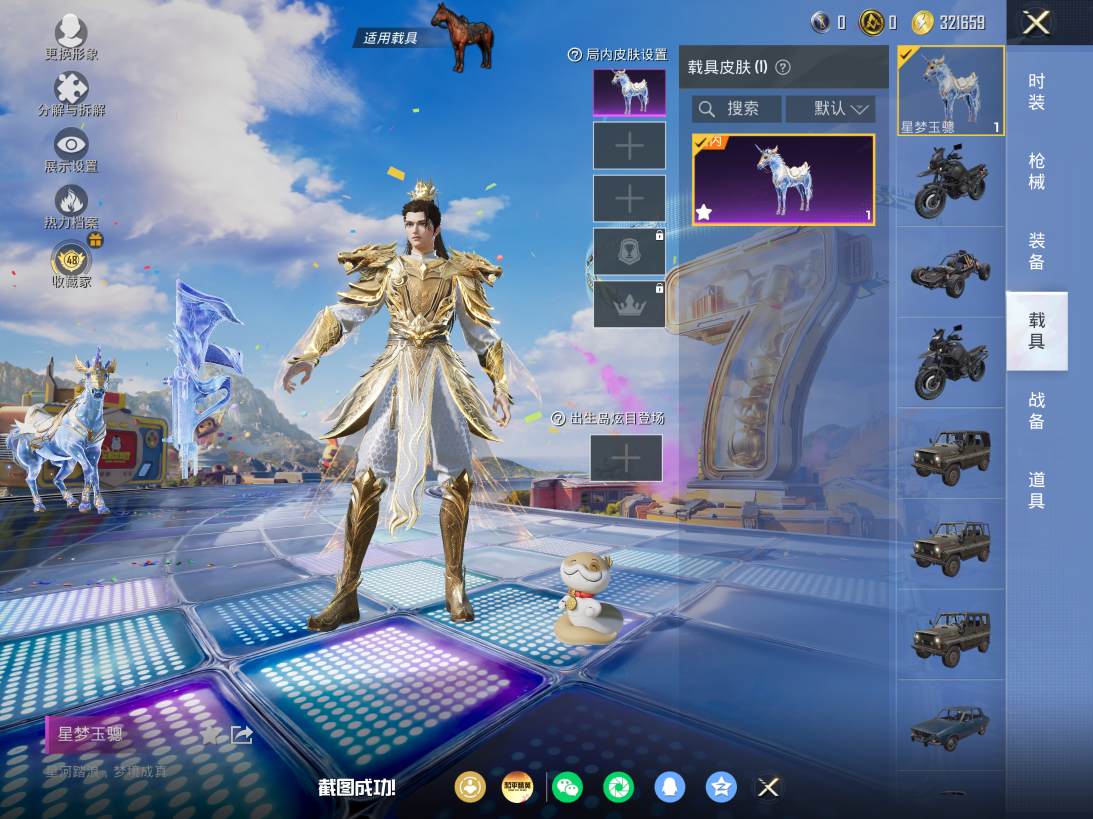Pick the blue sedan vehicle
This screenshot has height=819, width=1093.
tap(950, 725)
